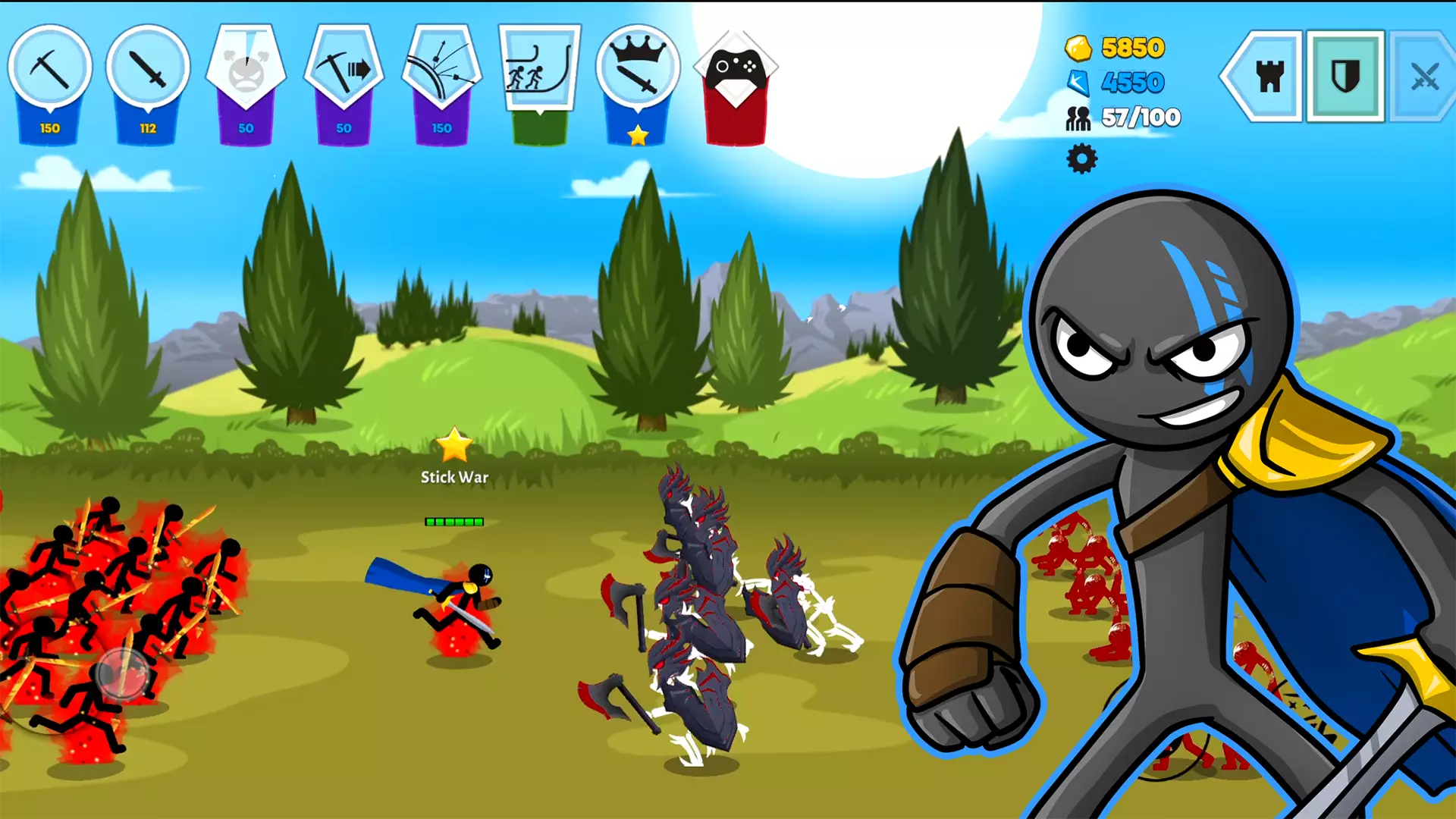Click the gold nugget resource counter
This screenshot has width=1456, height=819.
(x=1113, y=47)
